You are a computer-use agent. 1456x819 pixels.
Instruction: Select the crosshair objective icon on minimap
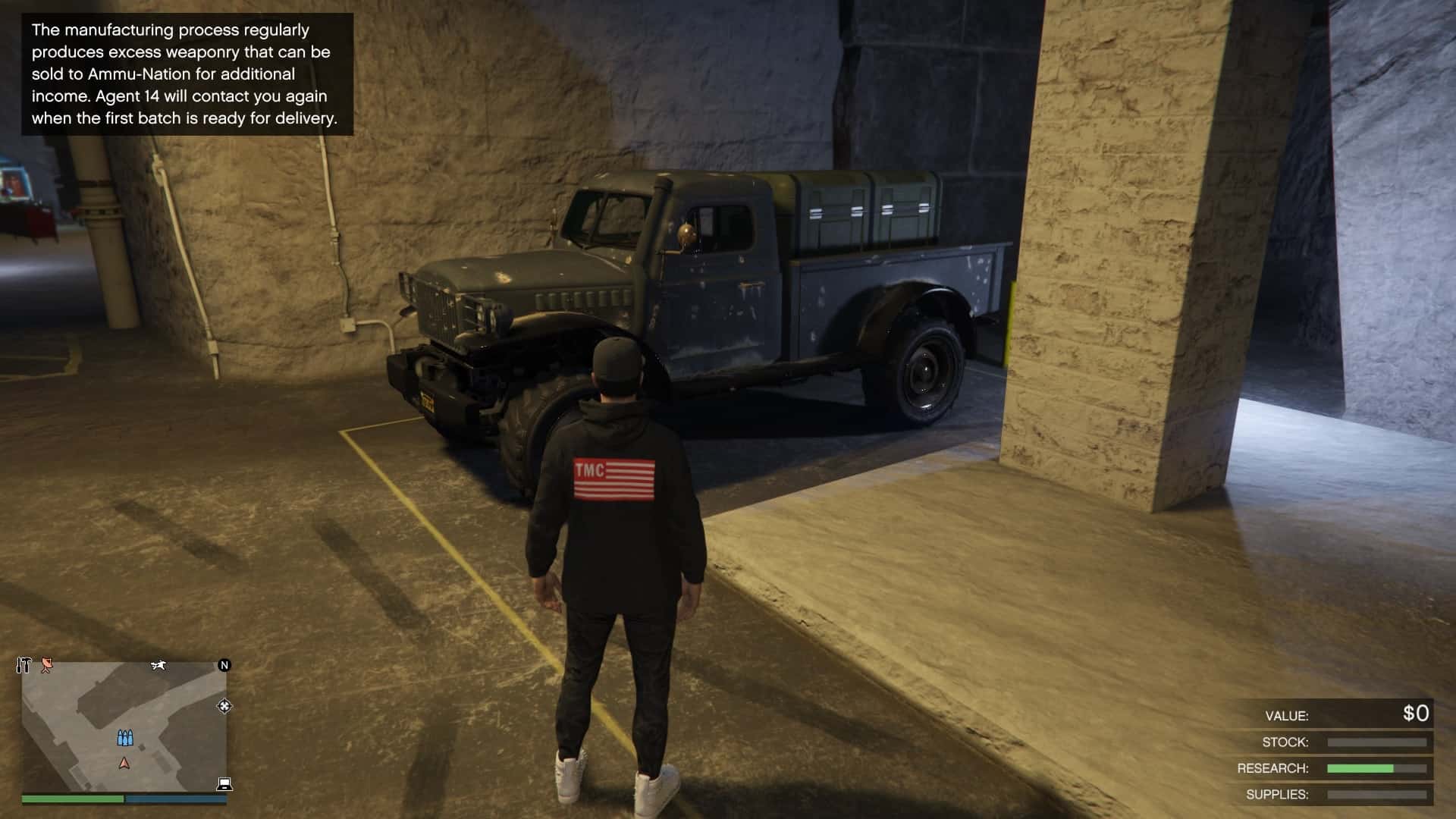click(x=225, y=707)
